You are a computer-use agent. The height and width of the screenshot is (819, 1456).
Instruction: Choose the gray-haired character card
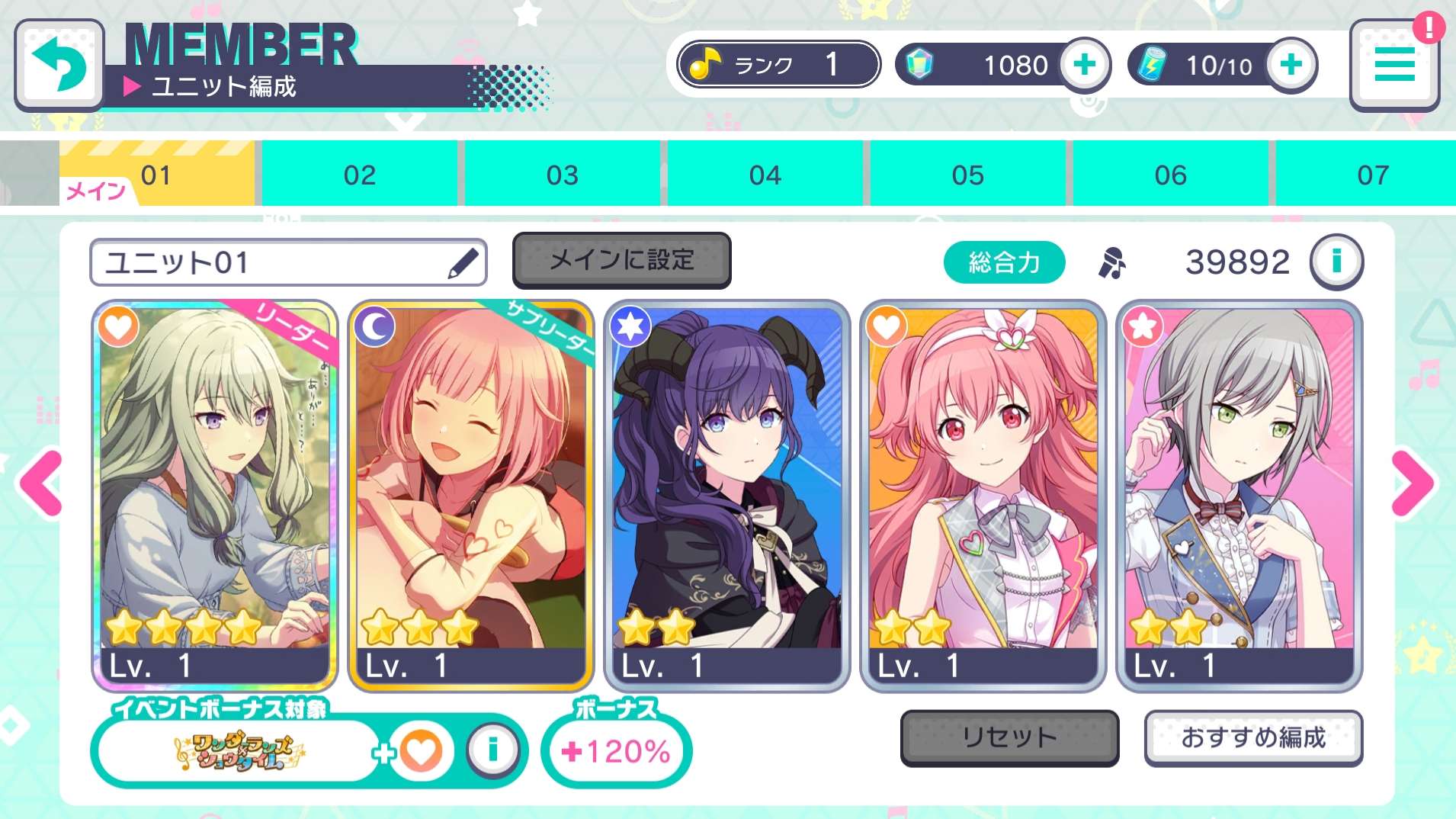[x=1239, y=496]
